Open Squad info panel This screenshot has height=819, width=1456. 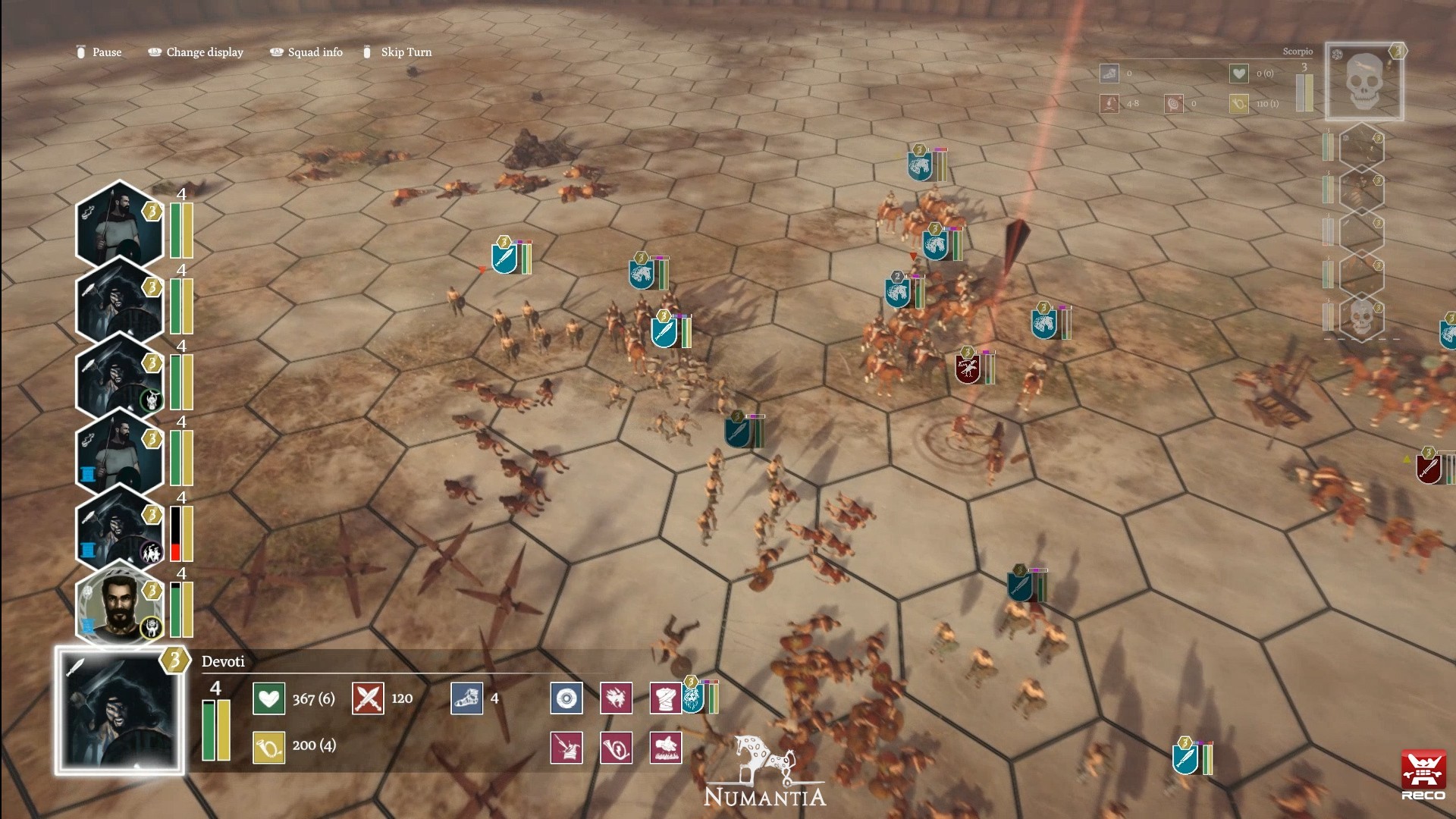(315, 52)
